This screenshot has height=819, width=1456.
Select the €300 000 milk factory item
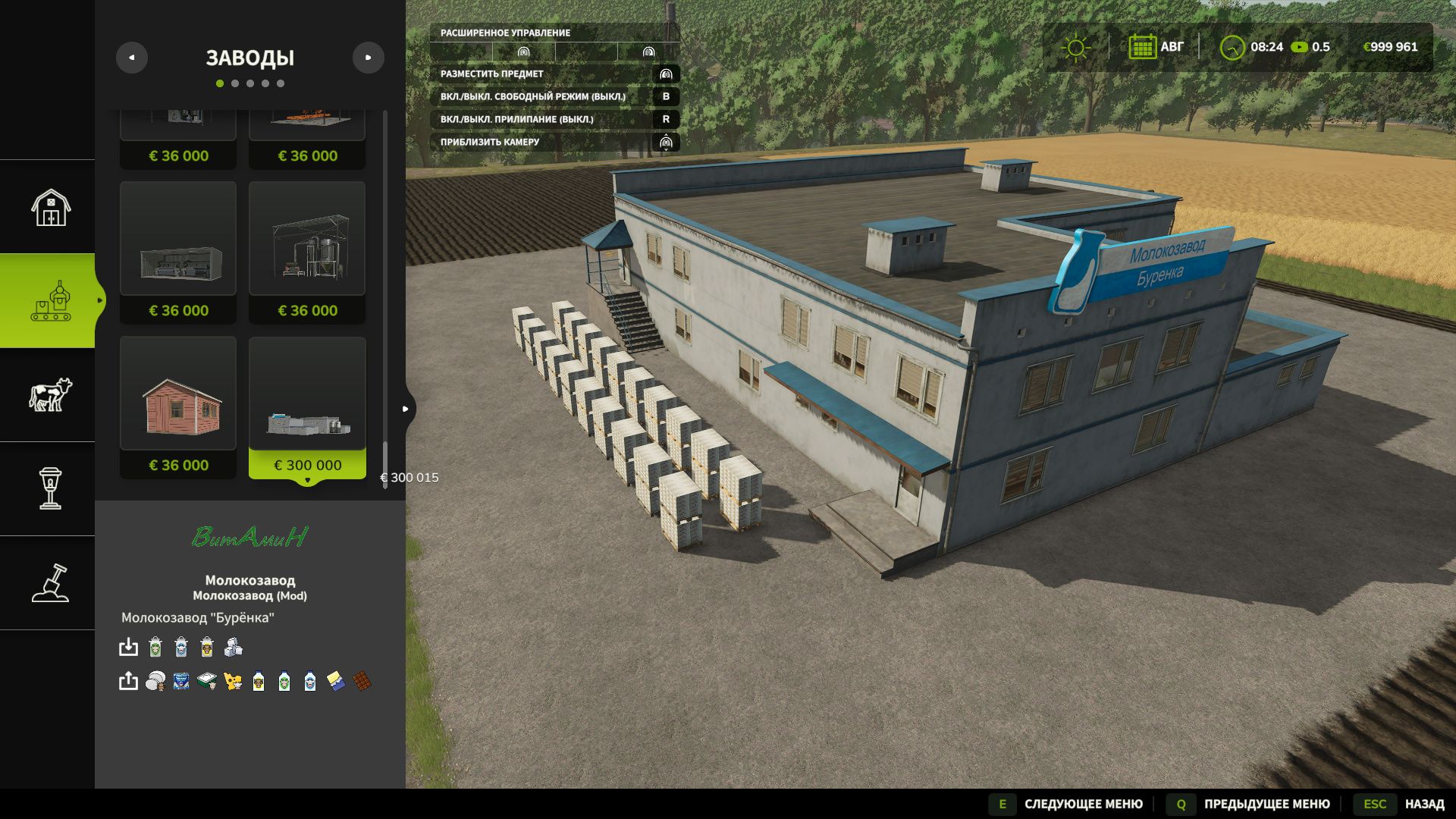[307, 407]
